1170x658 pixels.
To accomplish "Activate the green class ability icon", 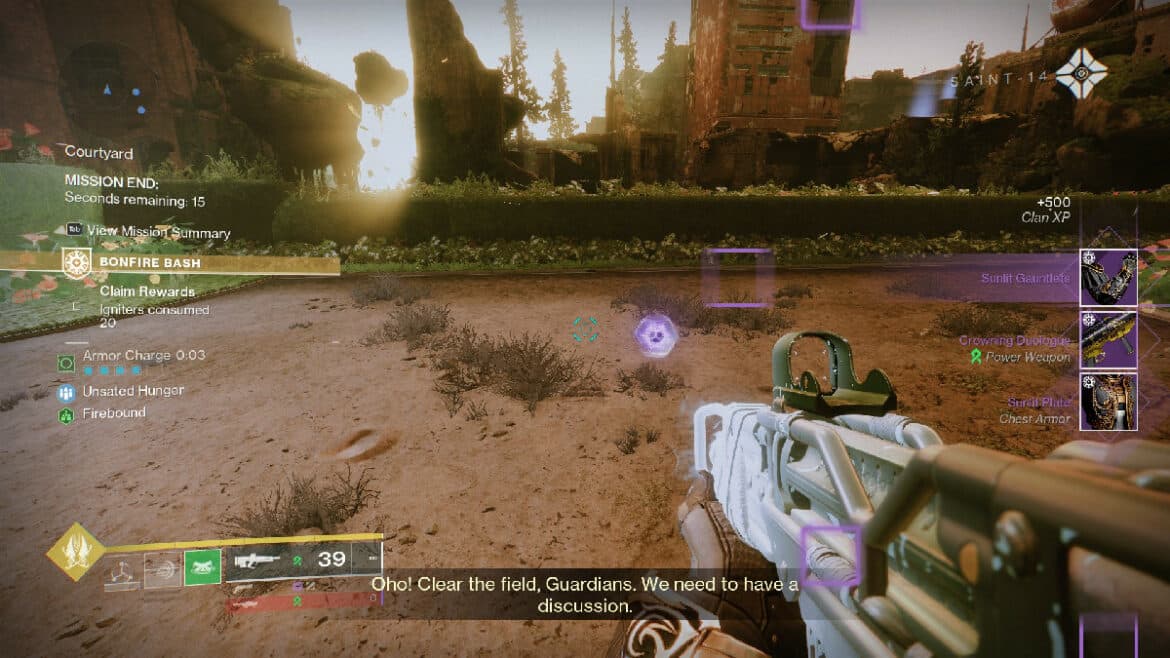I will [x=202, y=567].
